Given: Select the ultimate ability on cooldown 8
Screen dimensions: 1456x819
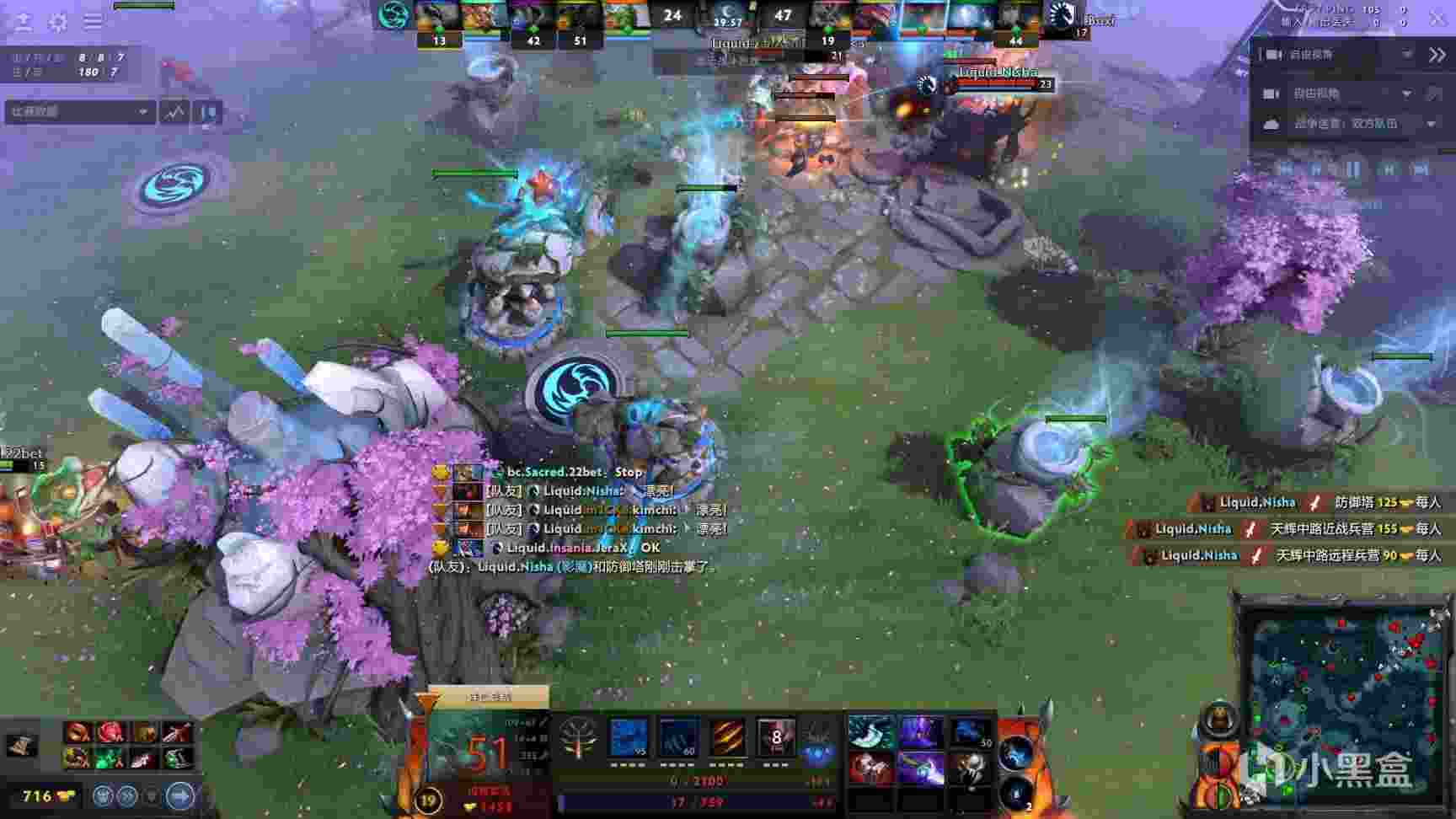Looking at the screenshot, I should coord(775,739).
